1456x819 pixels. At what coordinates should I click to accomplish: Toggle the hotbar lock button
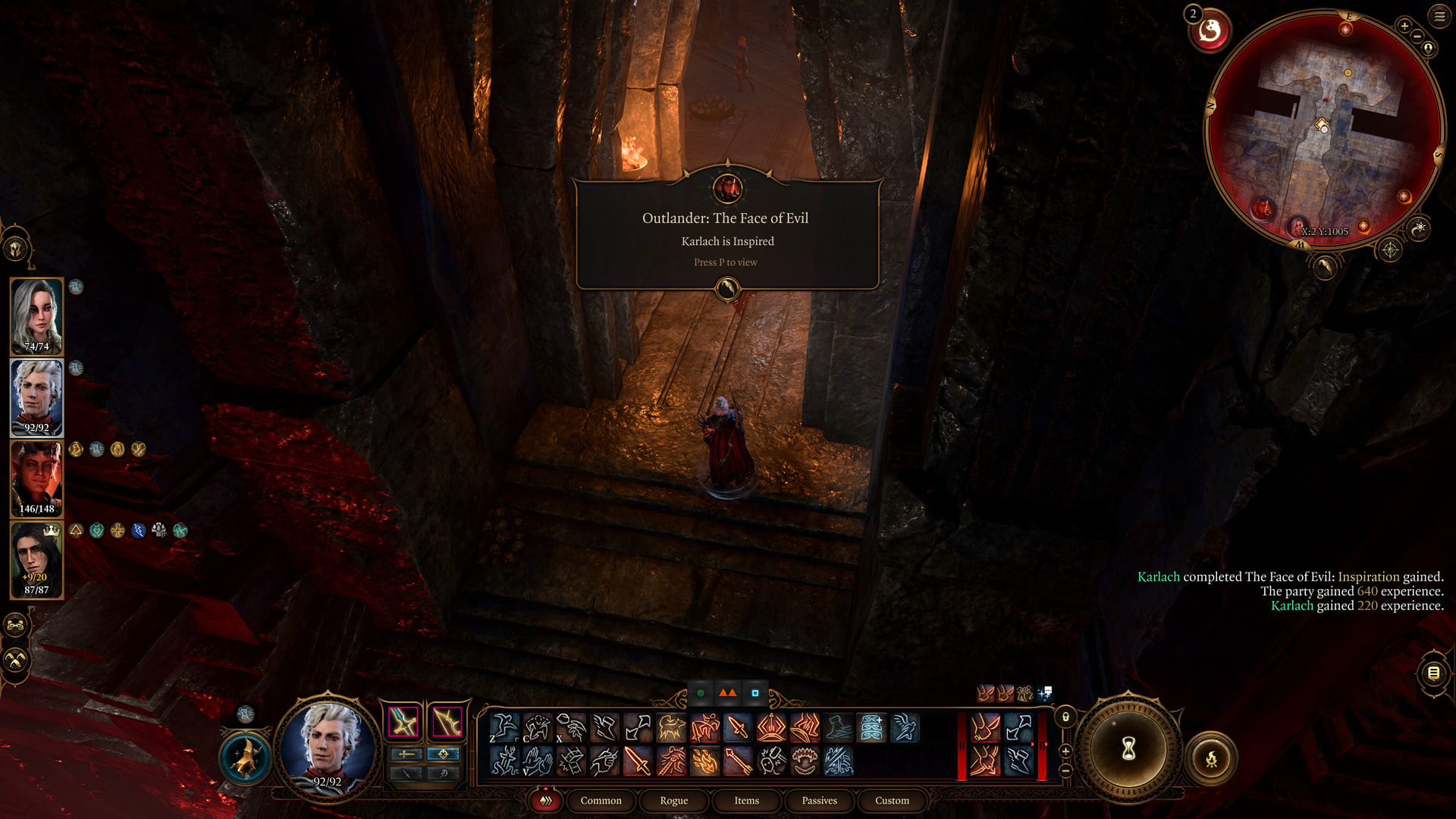click(1065, 717)
